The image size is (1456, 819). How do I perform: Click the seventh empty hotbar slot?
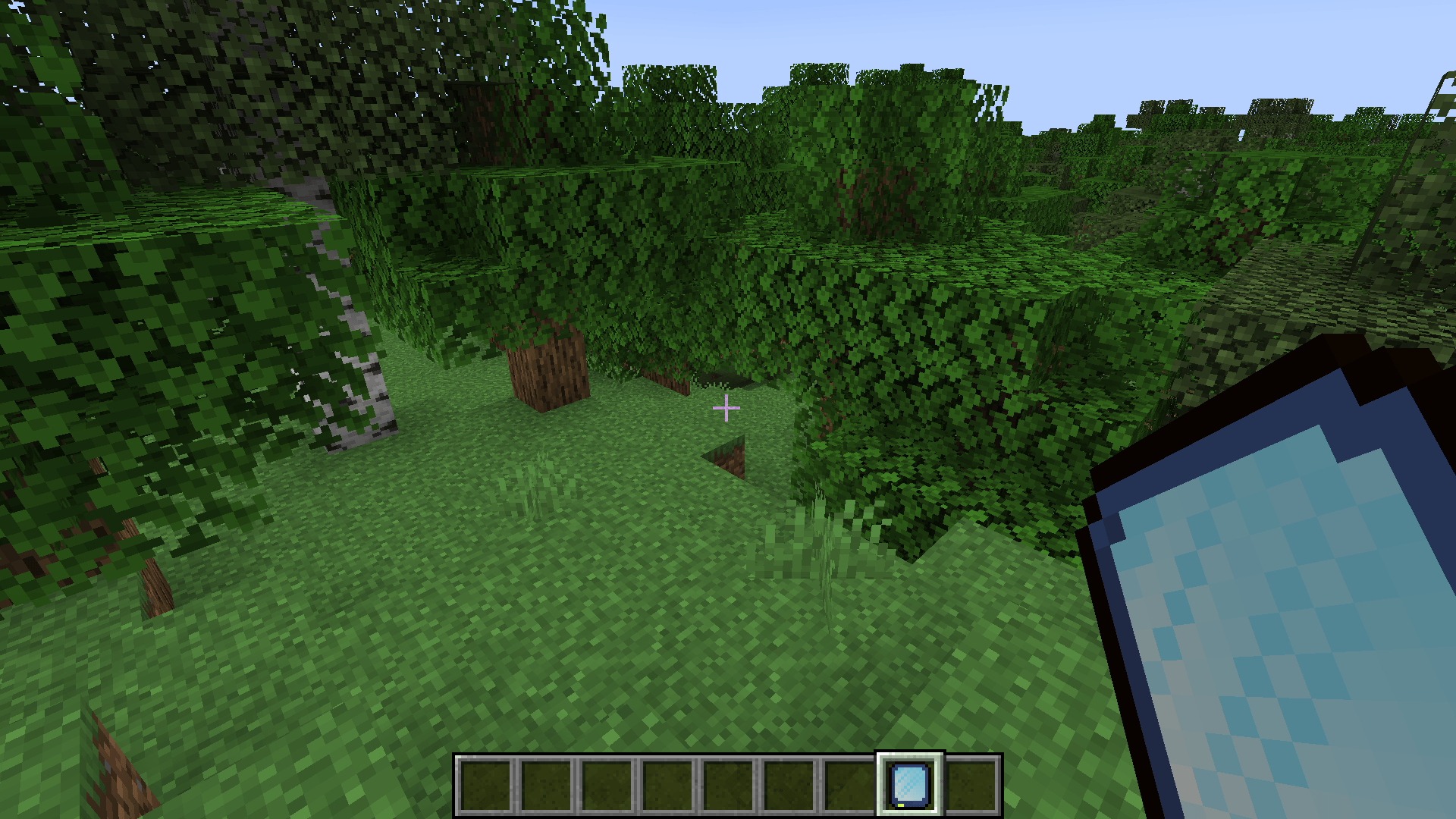click(x=849, y=785)
